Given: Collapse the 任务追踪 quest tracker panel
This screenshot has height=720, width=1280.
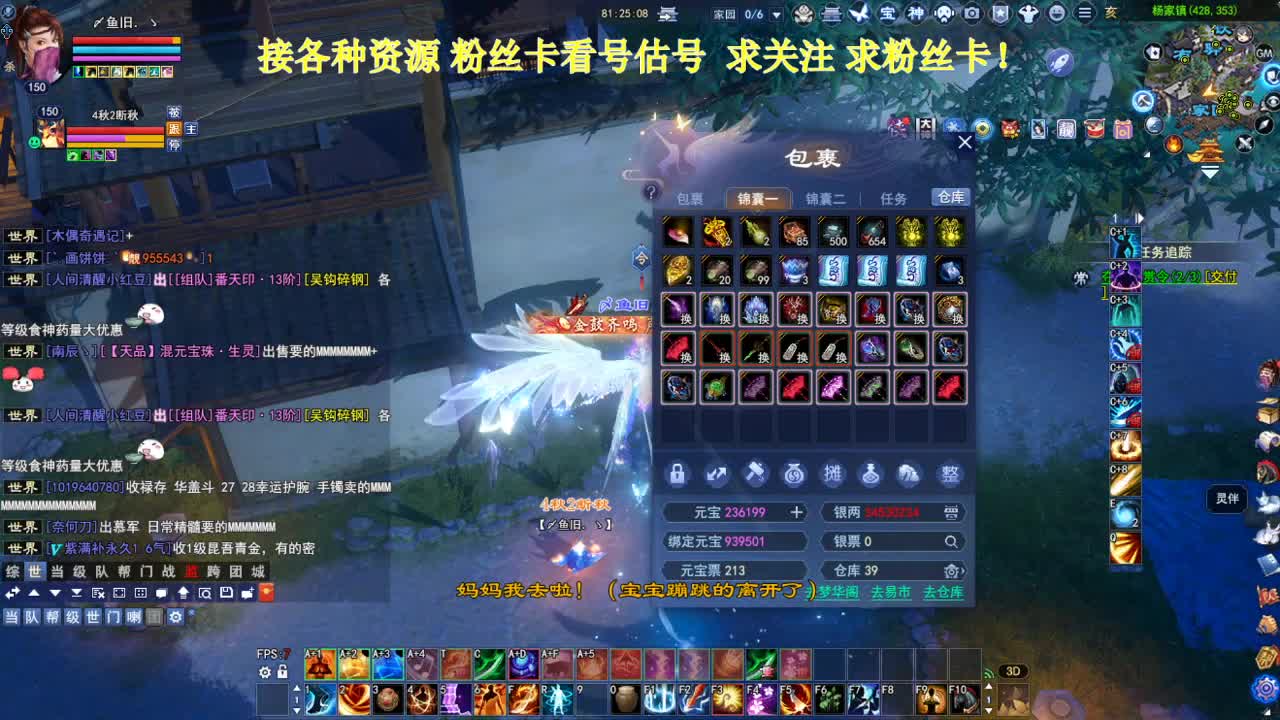Looking at the screenshot, I should [x=1139, y=217].
